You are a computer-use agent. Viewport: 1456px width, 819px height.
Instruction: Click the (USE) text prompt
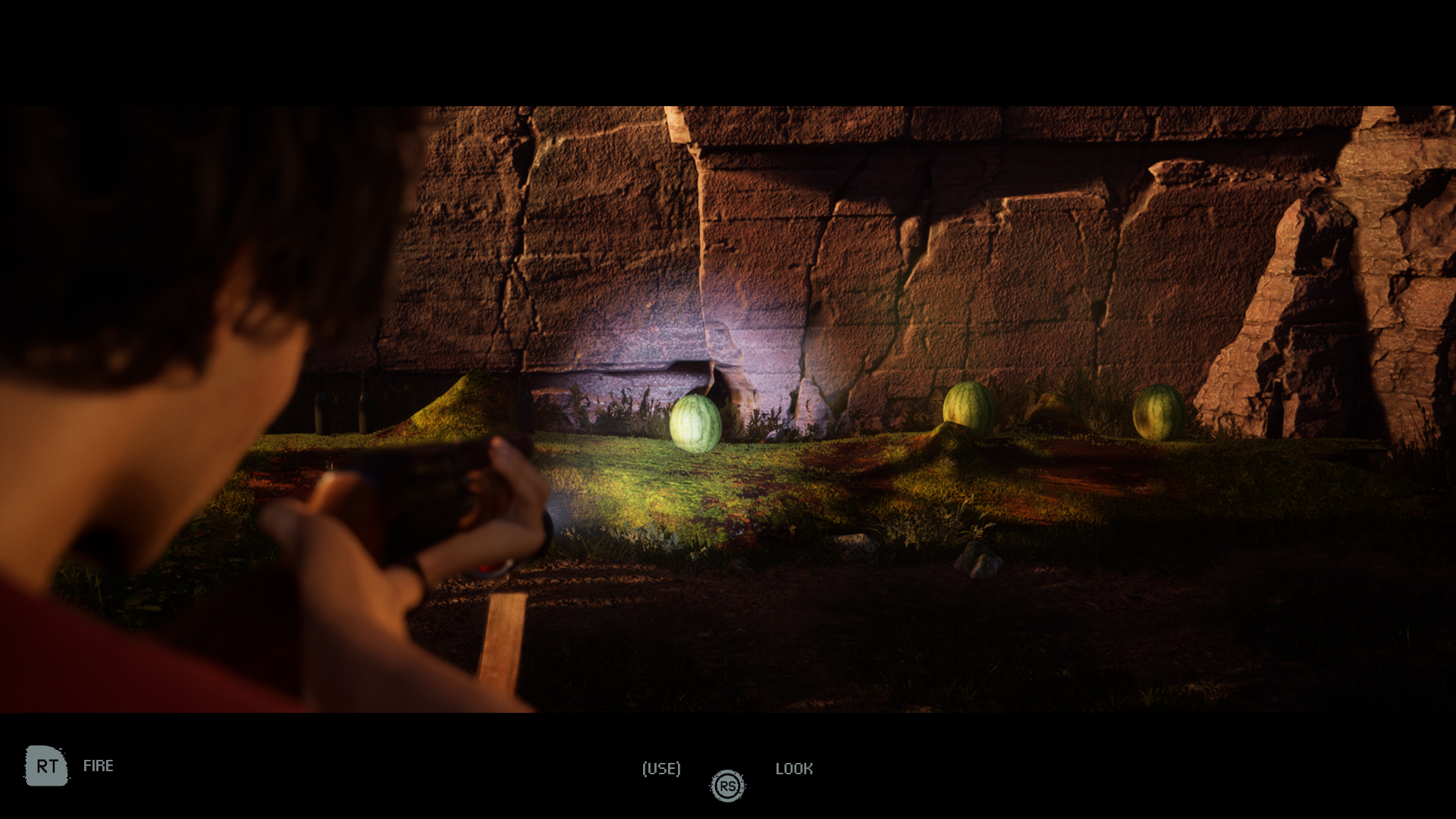point(661,769)
